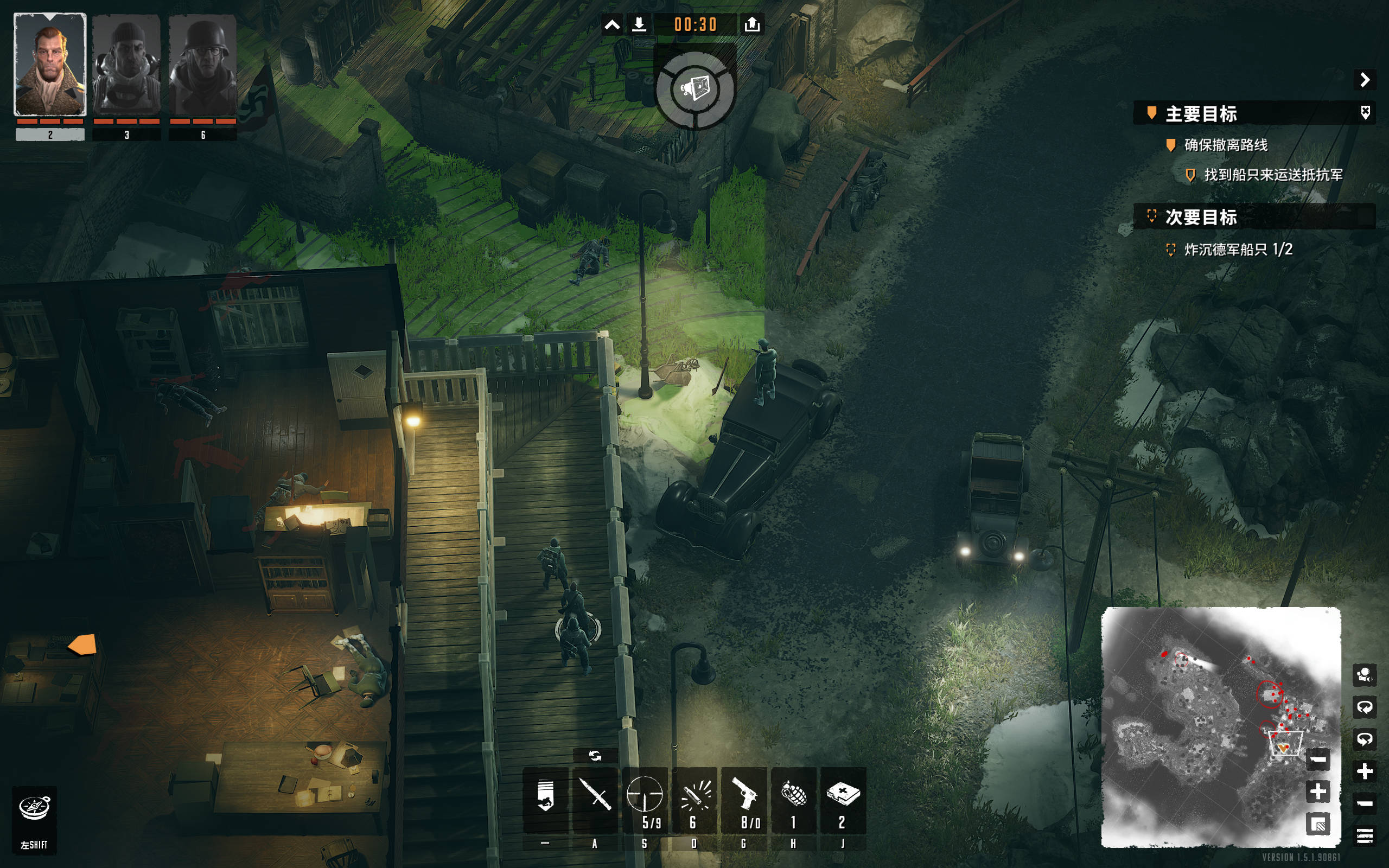Viewport: 1389px width, 868px height.
Task: Activate the loudspeaker planning mode dial
Action: click(x=695, y=90)
